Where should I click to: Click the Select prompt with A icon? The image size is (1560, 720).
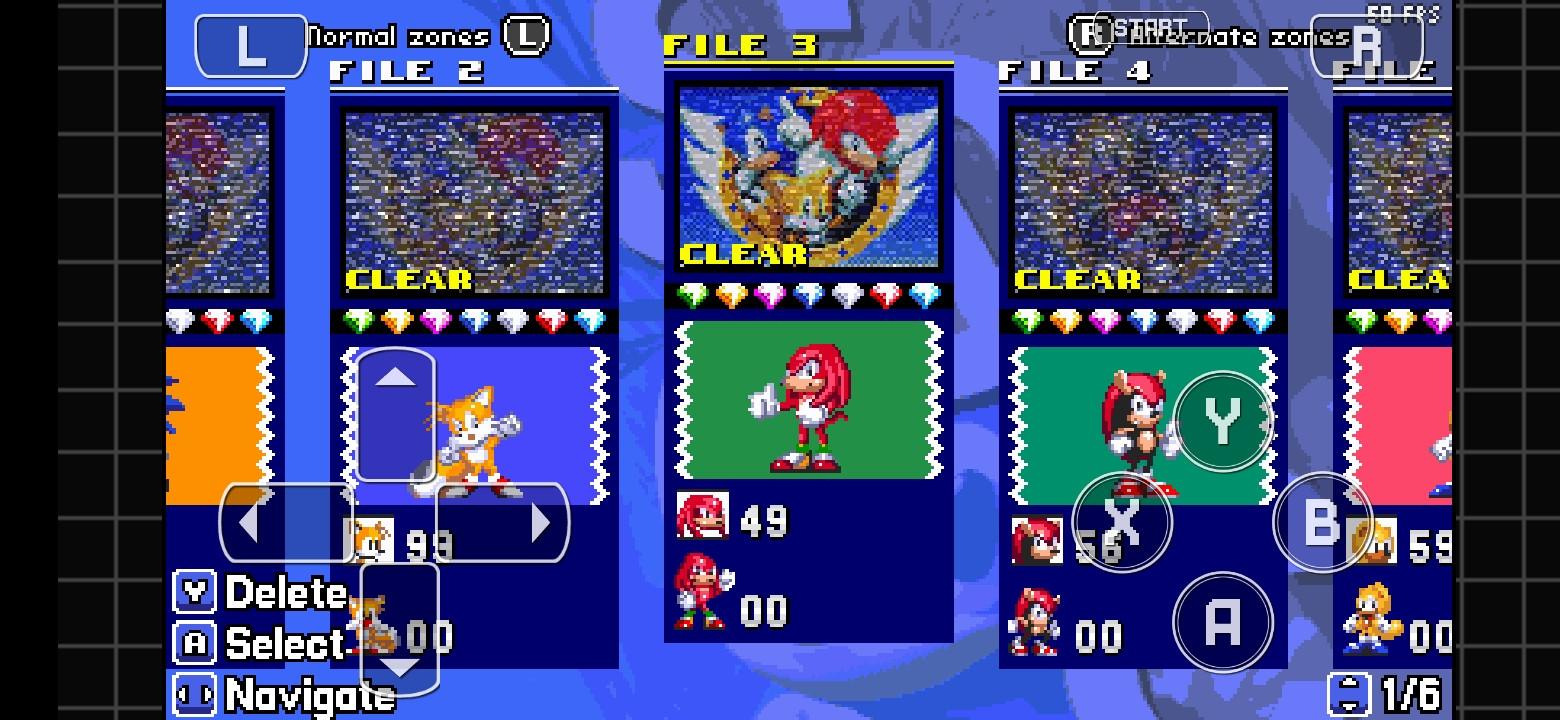pyautogui.click(x=258, y=644)
